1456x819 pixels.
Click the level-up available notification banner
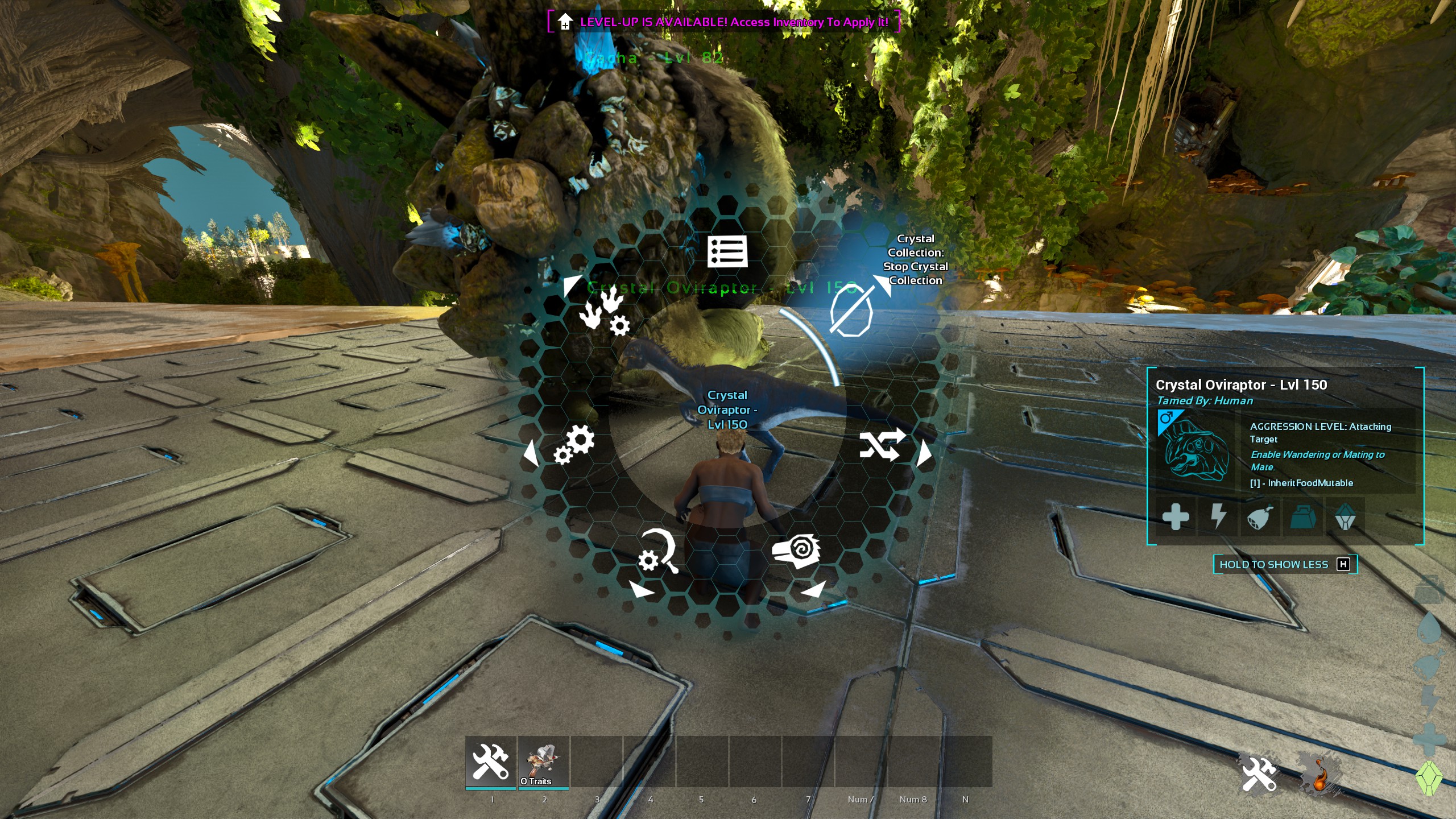[723, 22]
